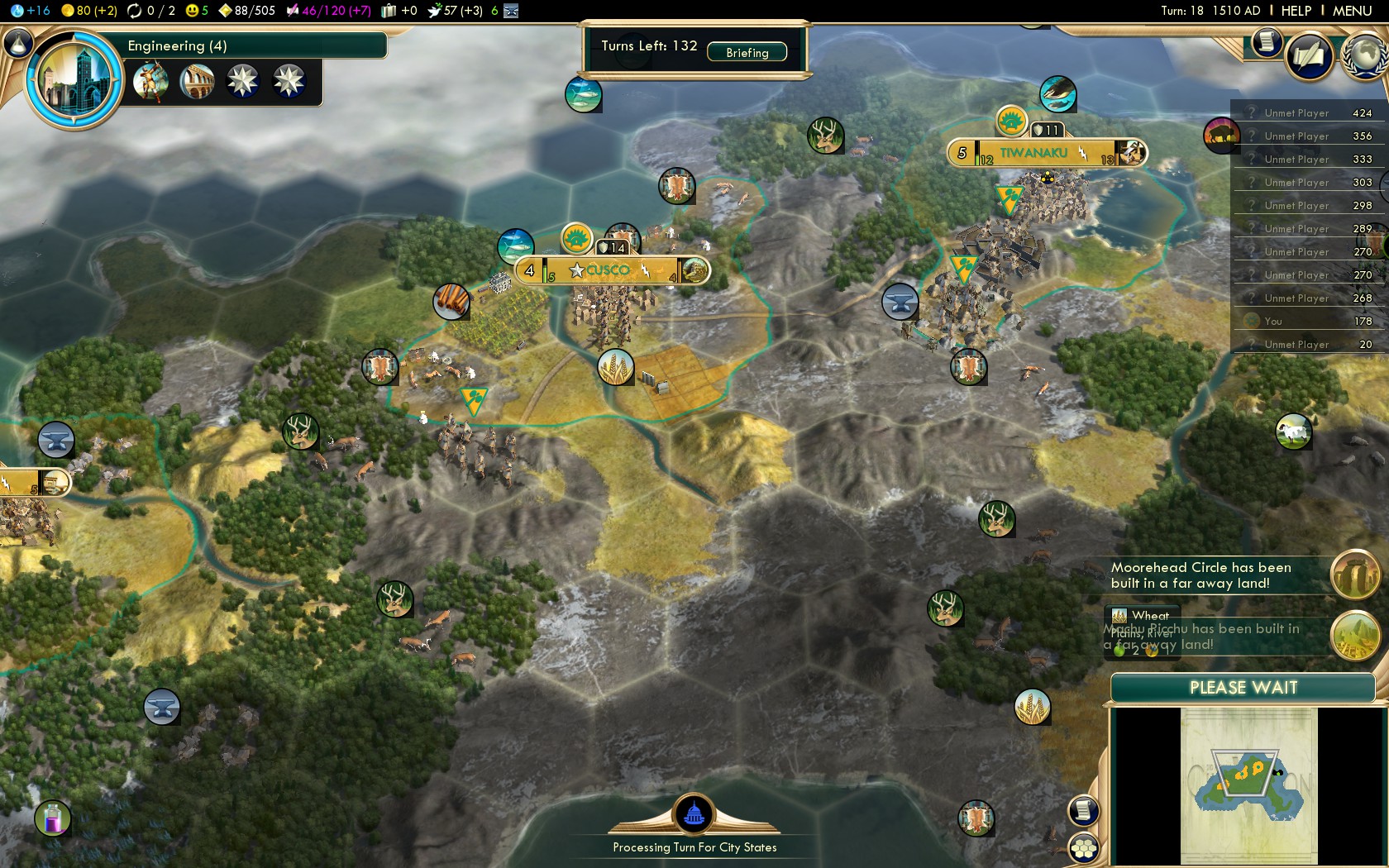The height and width of the screenshot is (868, 1389).
Task: Open the small scroll notification log icon
Action: tap(1266, 41)
